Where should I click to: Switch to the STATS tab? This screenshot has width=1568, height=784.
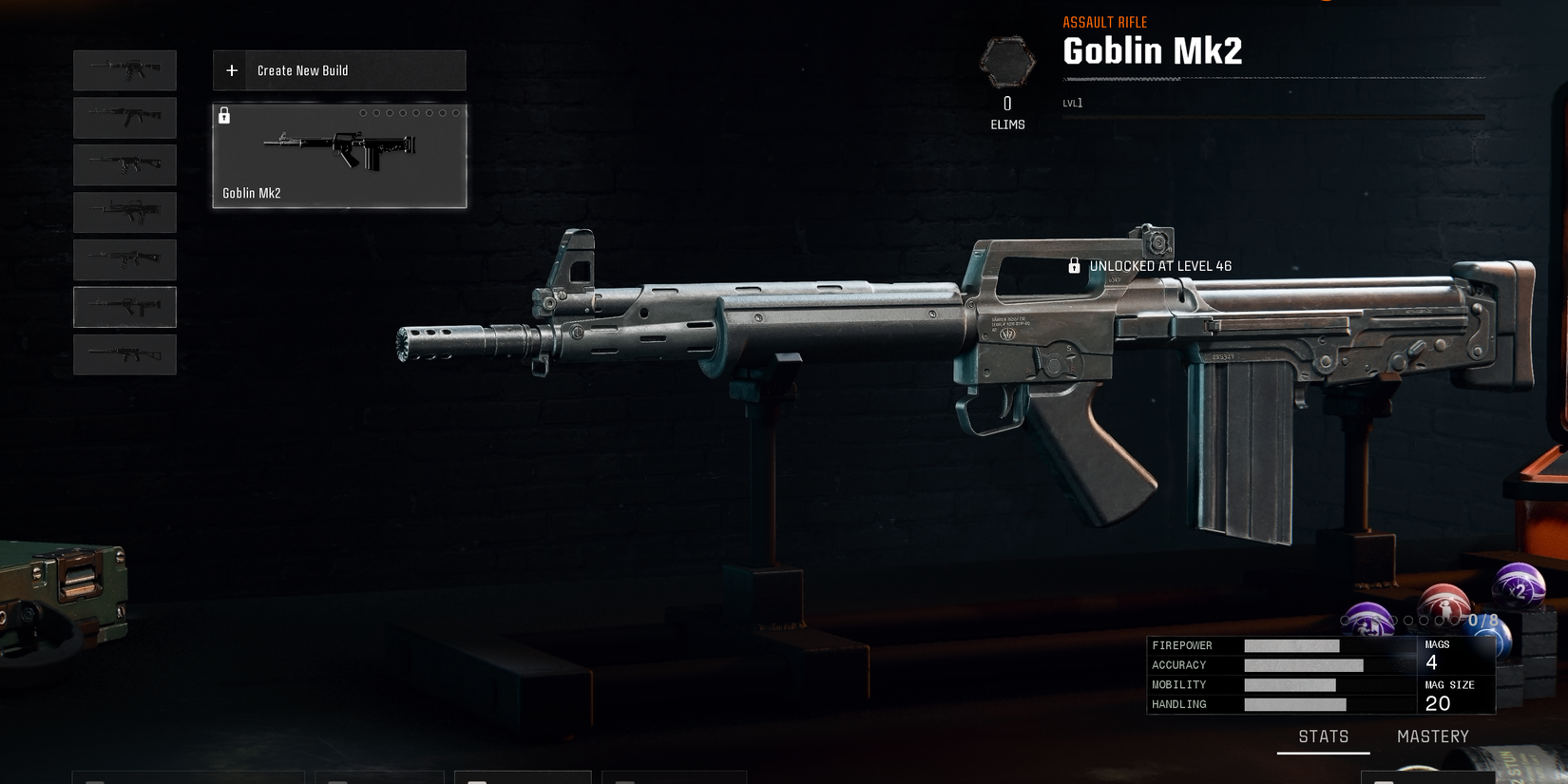(x=1325, y=736)
